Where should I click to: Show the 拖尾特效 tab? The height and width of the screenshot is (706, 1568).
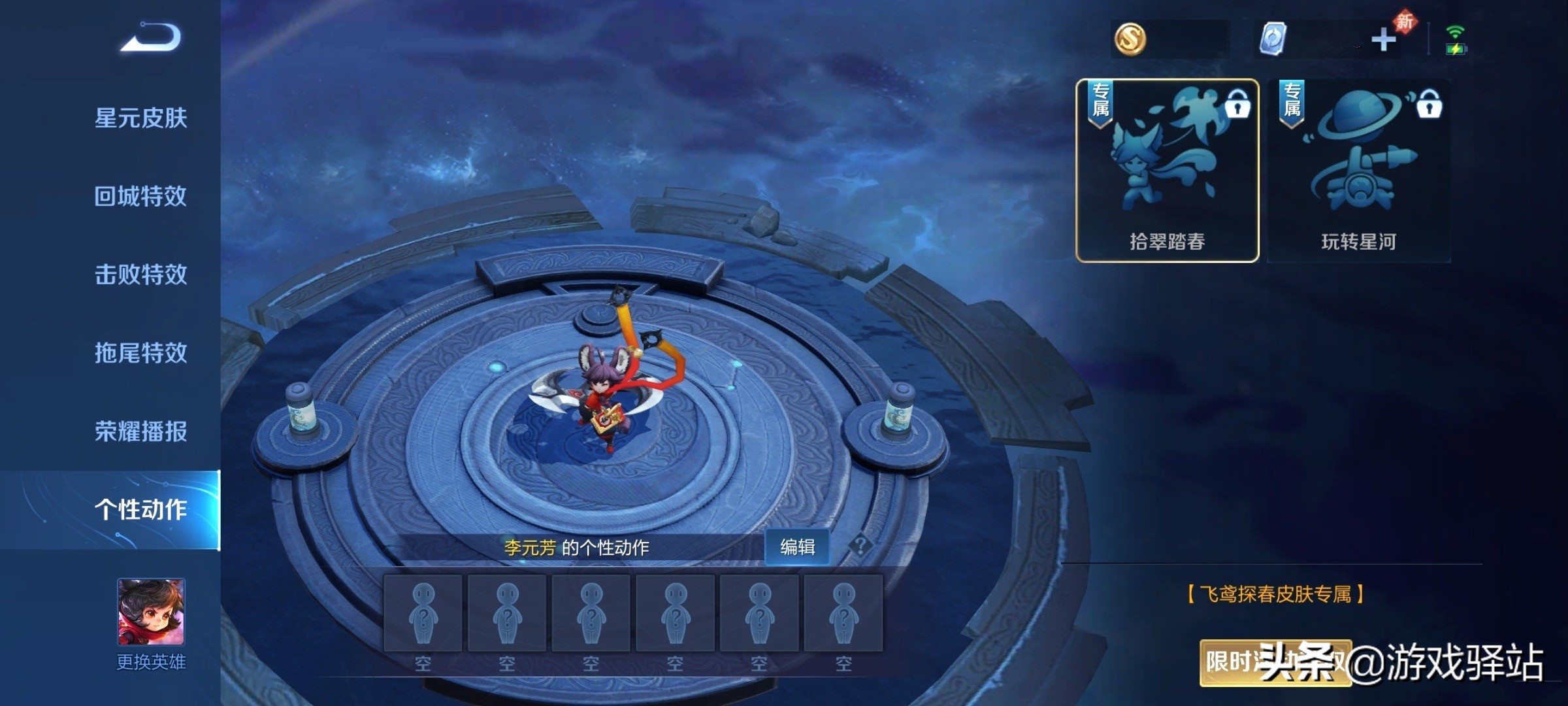coord(140,353)
